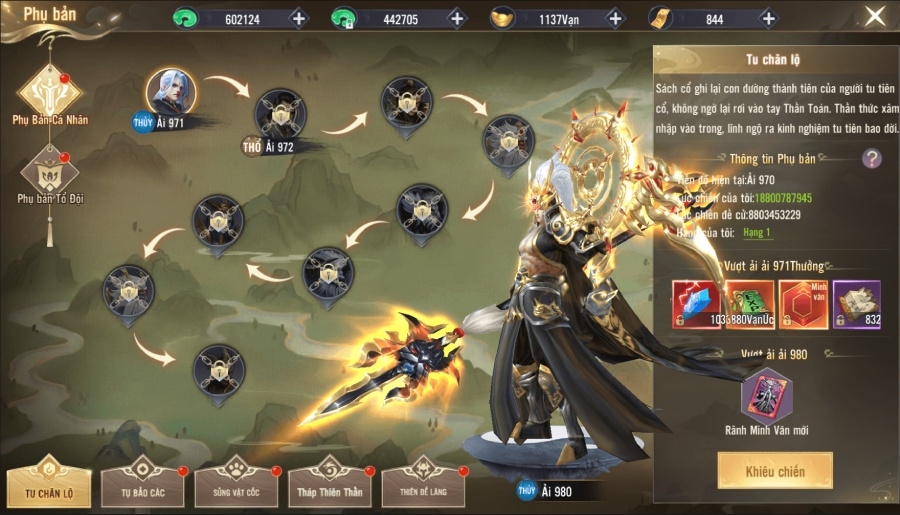
Task: Add more of the 442705 bound jade
Action: click(x=456, y=18)
